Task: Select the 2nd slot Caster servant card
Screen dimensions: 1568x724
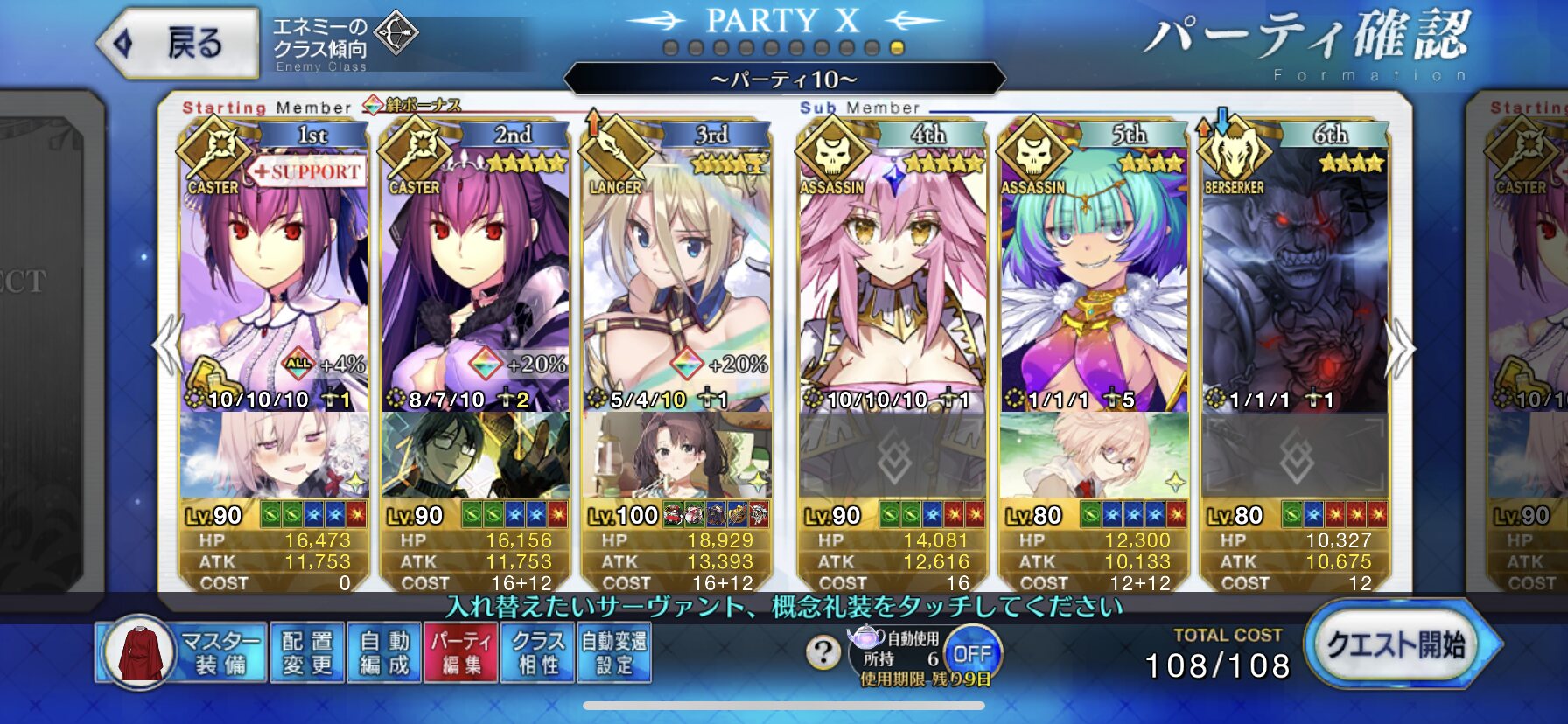Action: pyautogui.click(x=475, y=280)
